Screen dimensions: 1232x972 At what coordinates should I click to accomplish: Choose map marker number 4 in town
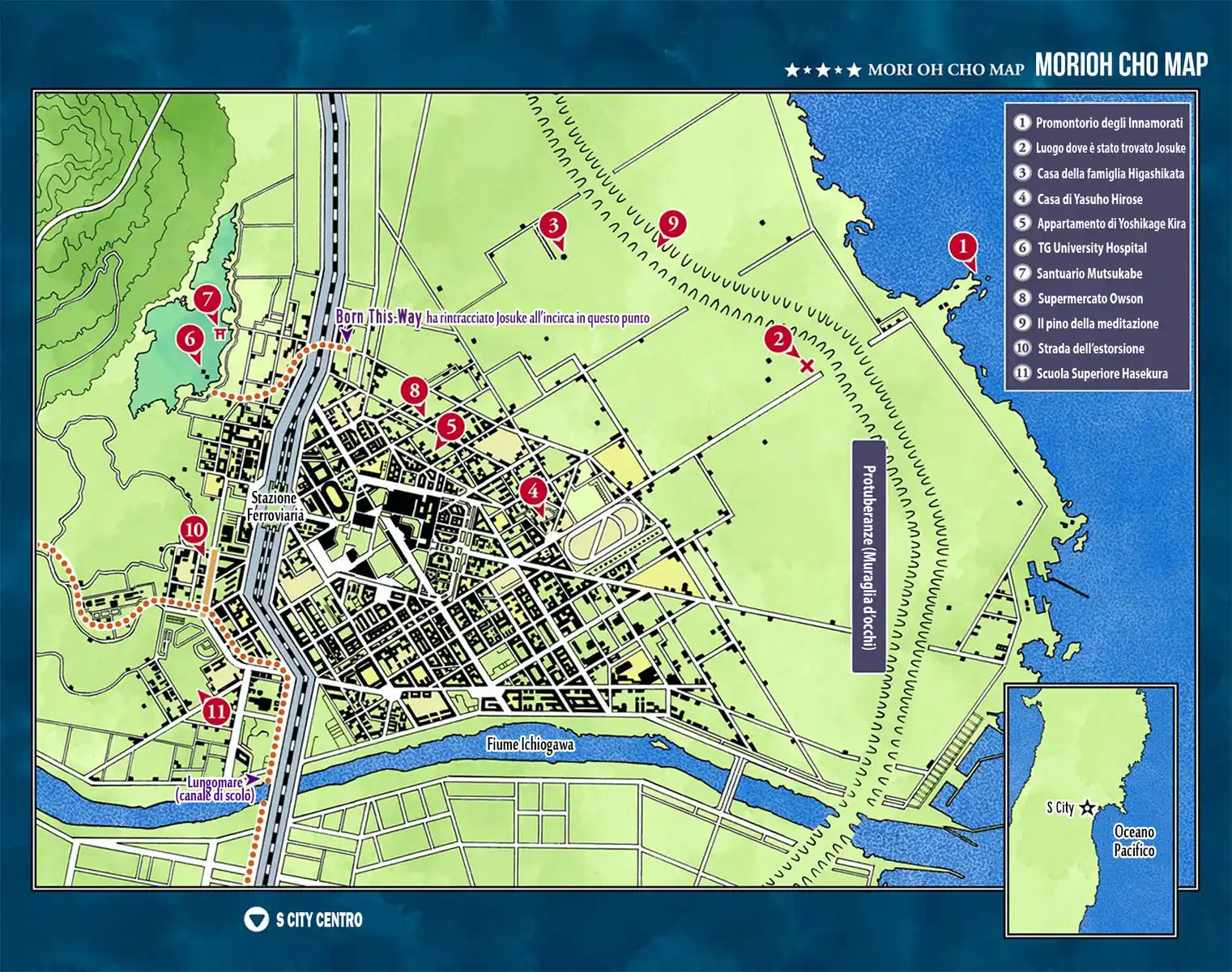532,491
